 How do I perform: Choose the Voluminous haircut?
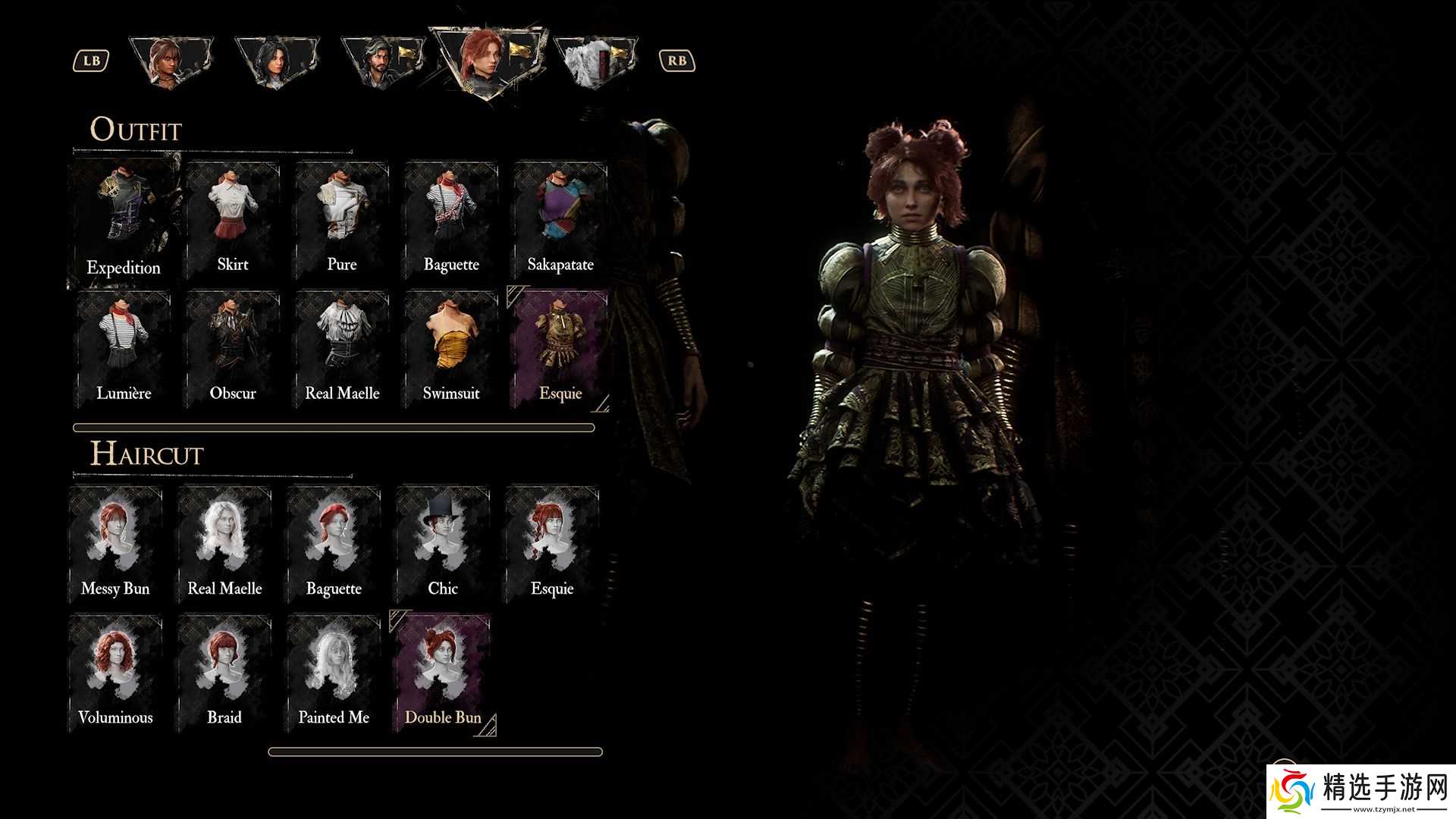(x=115, y=673)
